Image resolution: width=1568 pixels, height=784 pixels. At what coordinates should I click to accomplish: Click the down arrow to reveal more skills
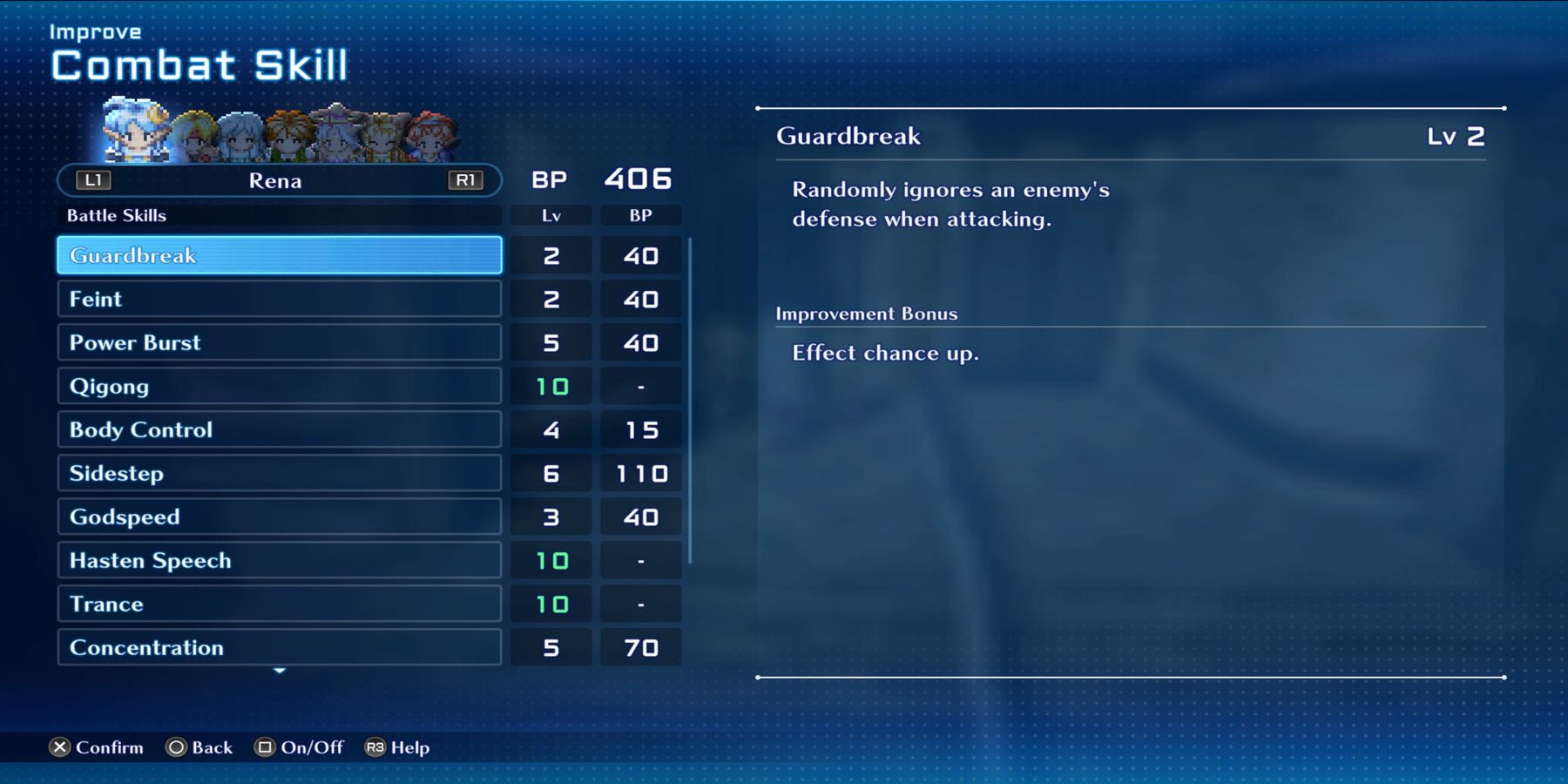[x=279, y=672]
